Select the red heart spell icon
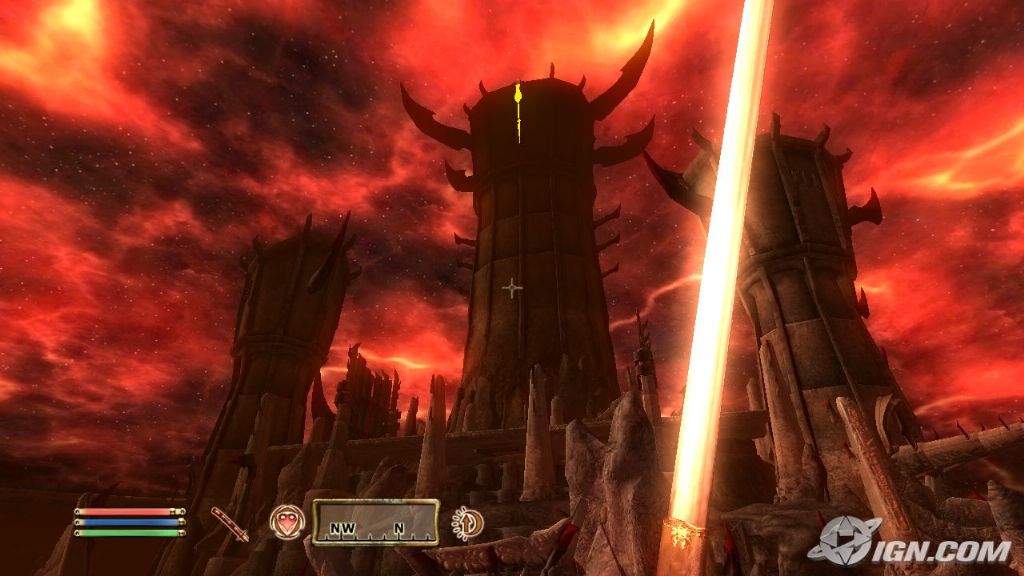The width and height of the screenshot is (1024, 576). click(x=286, y=522)
